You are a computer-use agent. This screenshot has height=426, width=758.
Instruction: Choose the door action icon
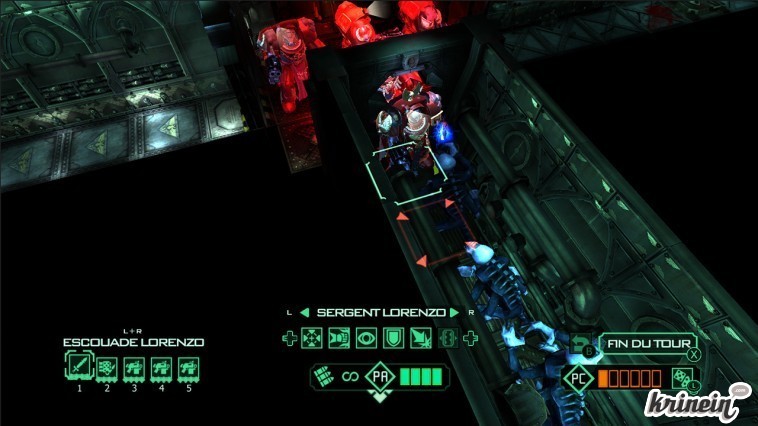(x=338, y=338)
